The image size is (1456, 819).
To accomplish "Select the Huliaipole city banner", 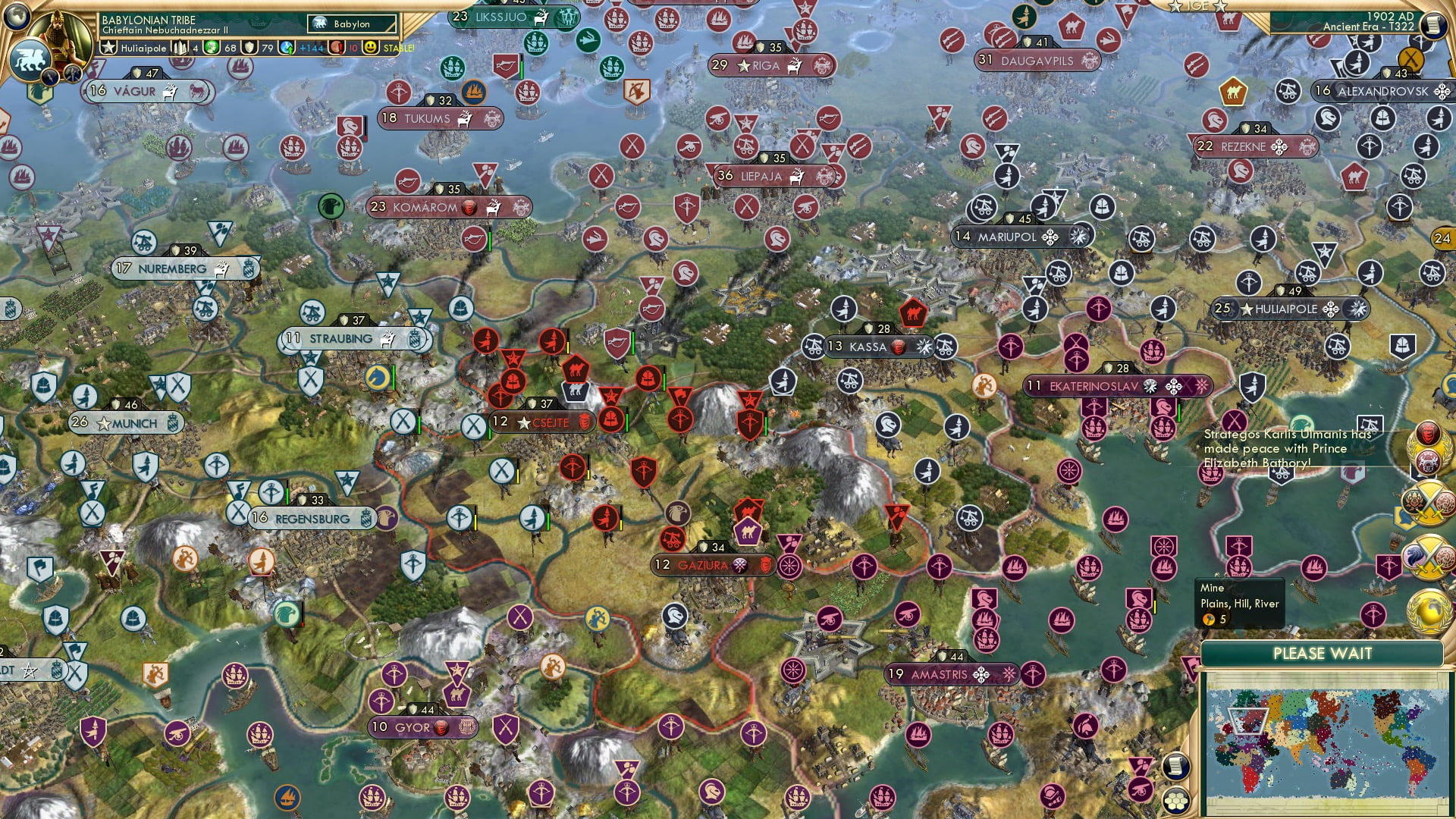I will 1289,309.
